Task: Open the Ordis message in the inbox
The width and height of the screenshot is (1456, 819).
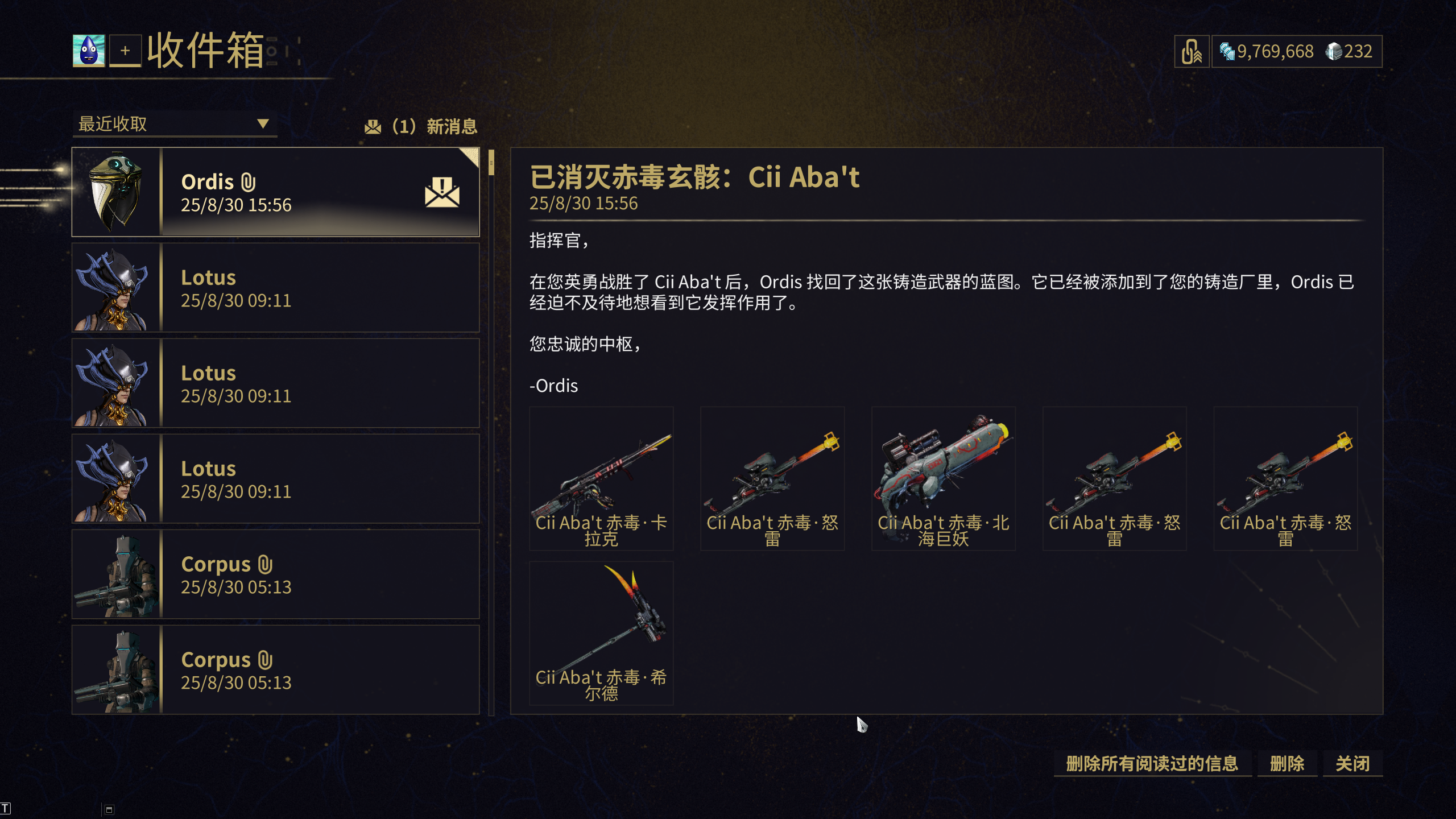Action: click(275, 192)
